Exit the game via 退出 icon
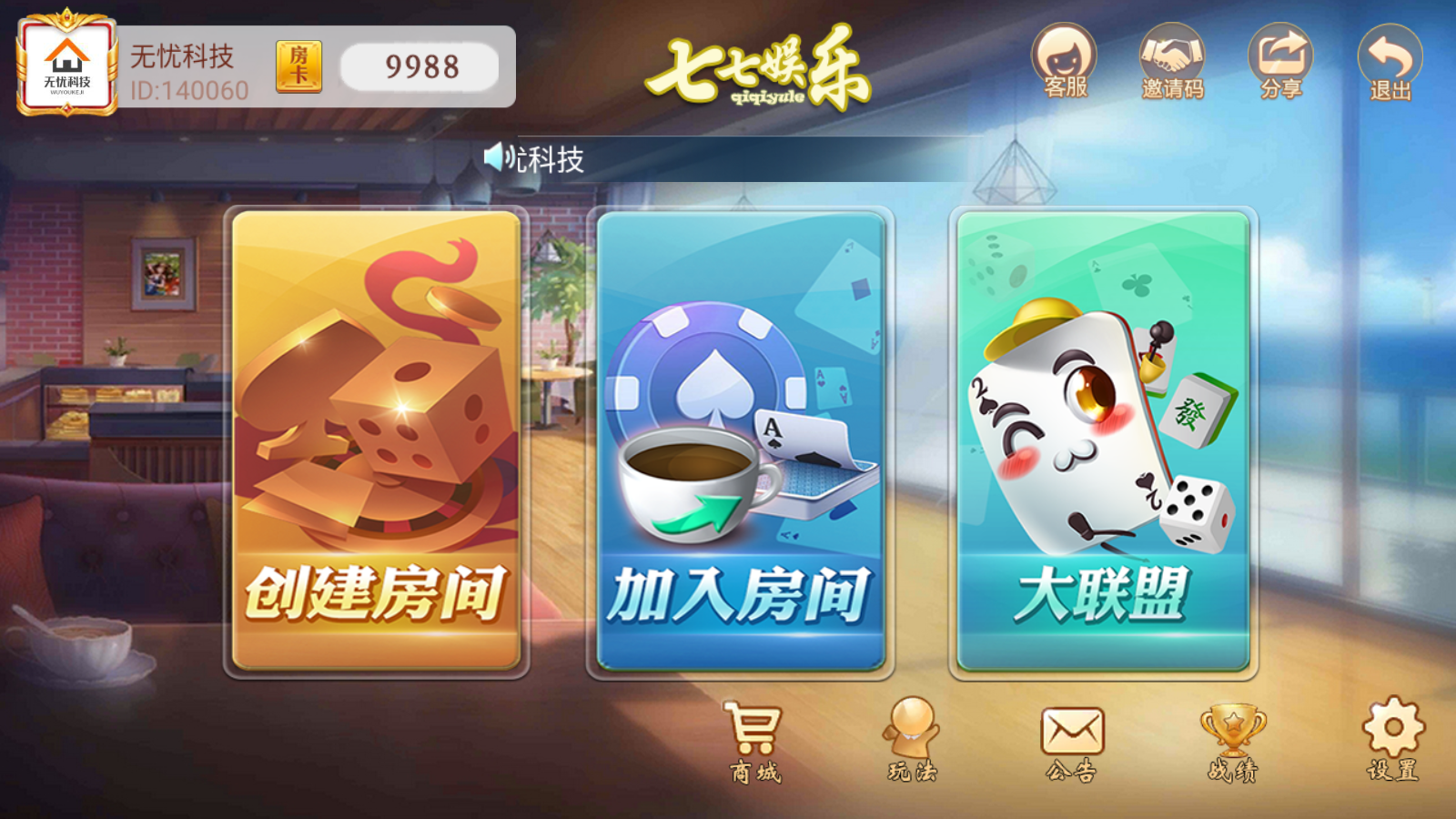 click(x=1387, y=64)
